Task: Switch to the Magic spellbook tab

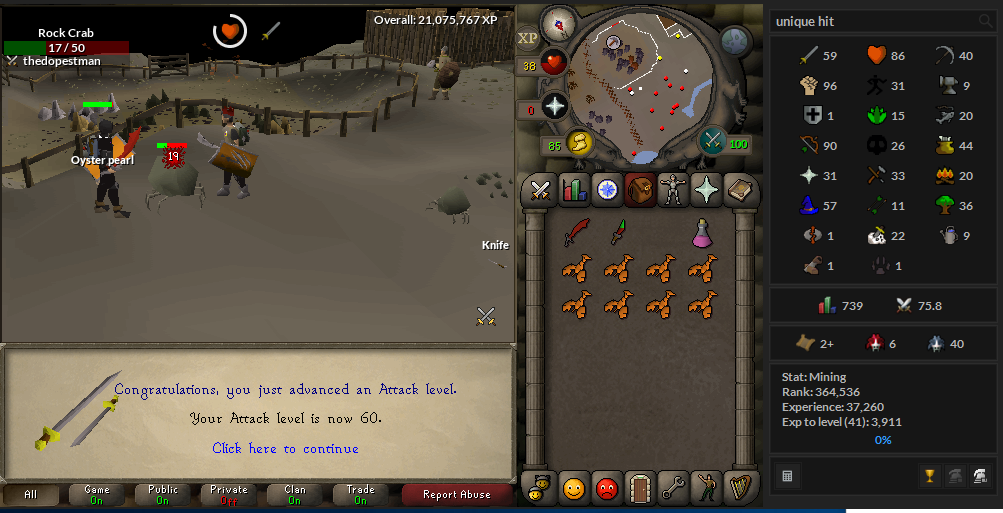Action: [739, 188]
